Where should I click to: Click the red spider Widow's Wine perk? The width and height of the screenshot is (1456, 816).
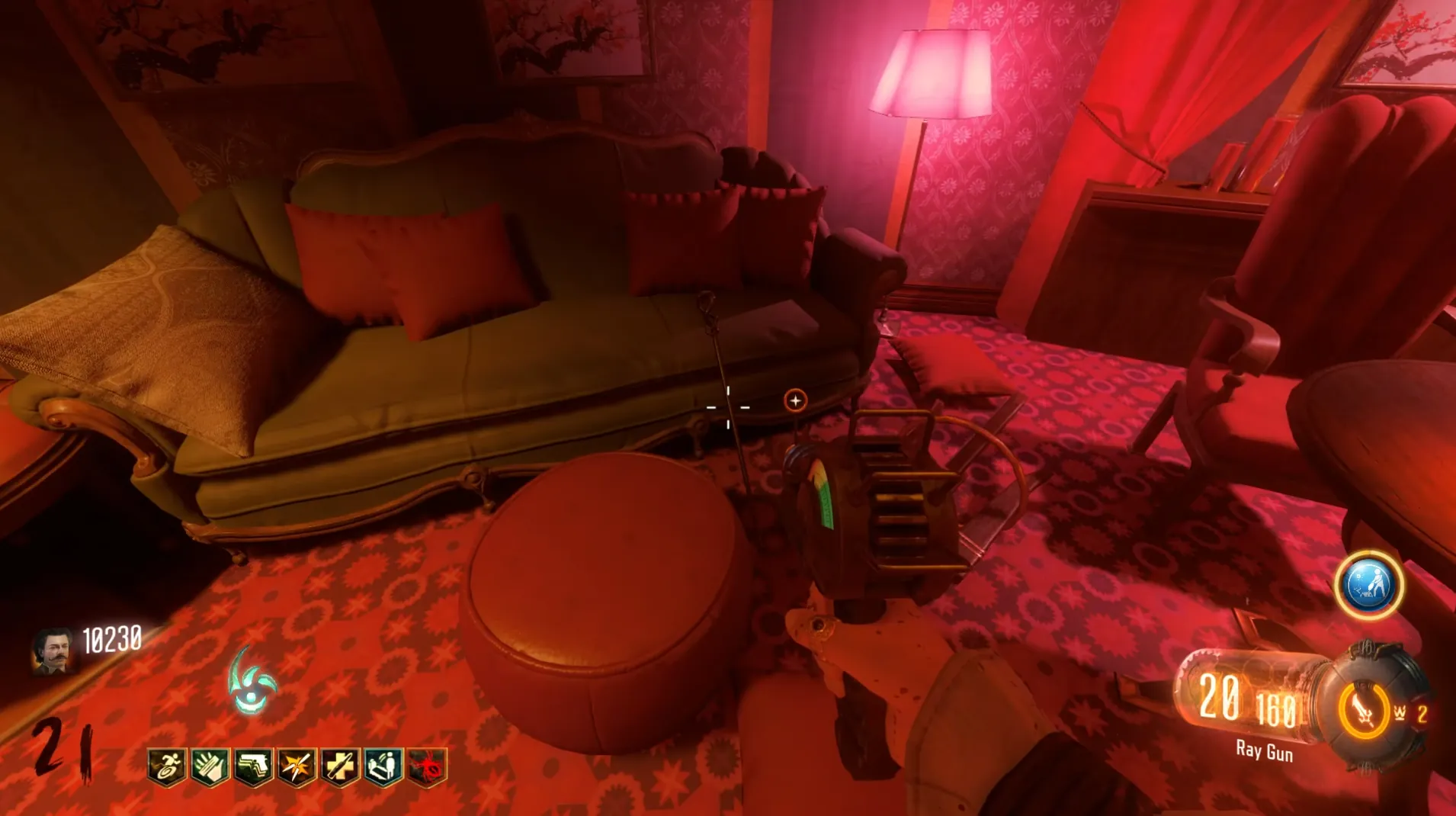point(427,766)
